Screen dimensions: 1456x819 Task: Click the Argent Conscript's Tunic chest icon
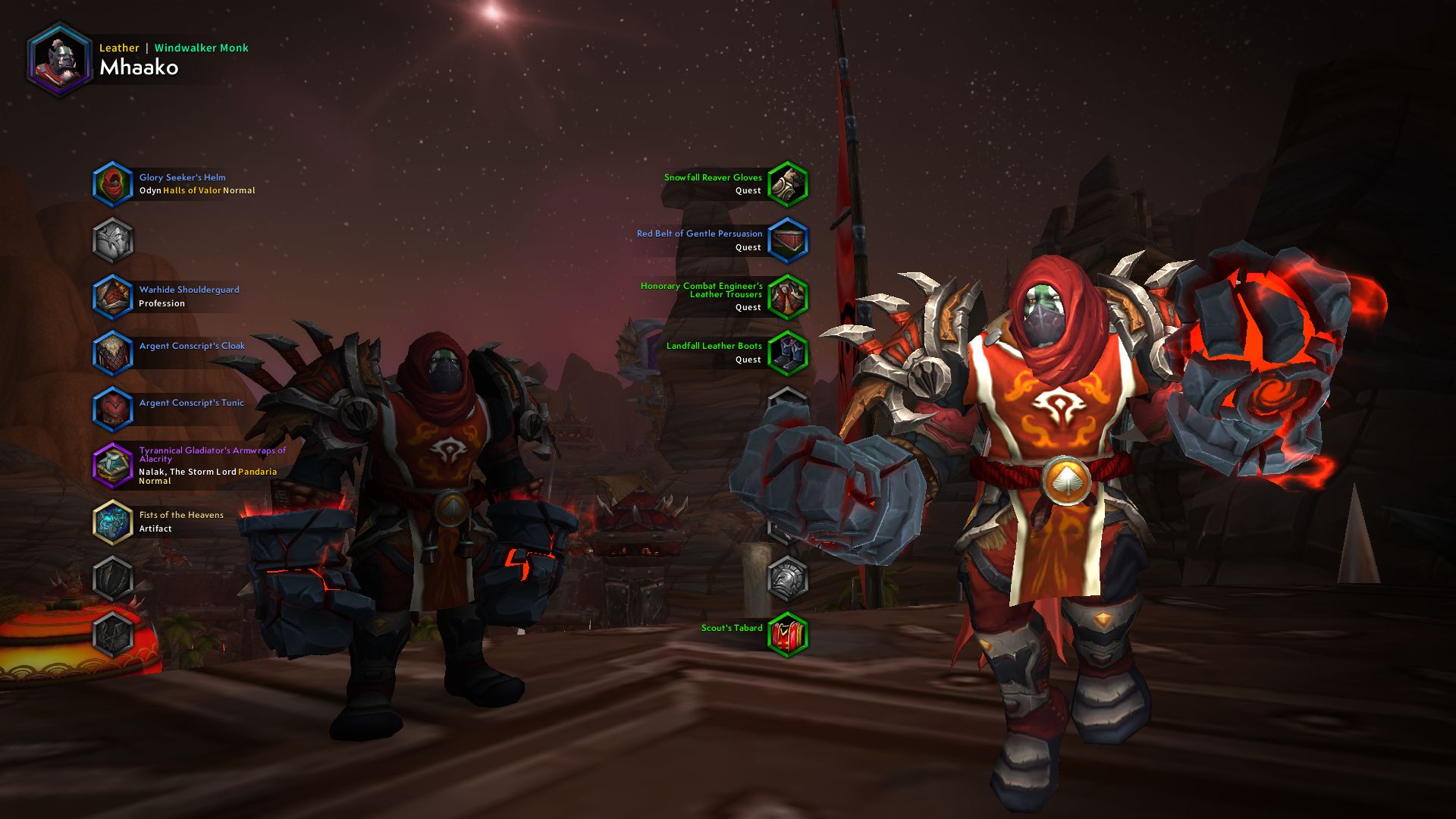point(113,409)
